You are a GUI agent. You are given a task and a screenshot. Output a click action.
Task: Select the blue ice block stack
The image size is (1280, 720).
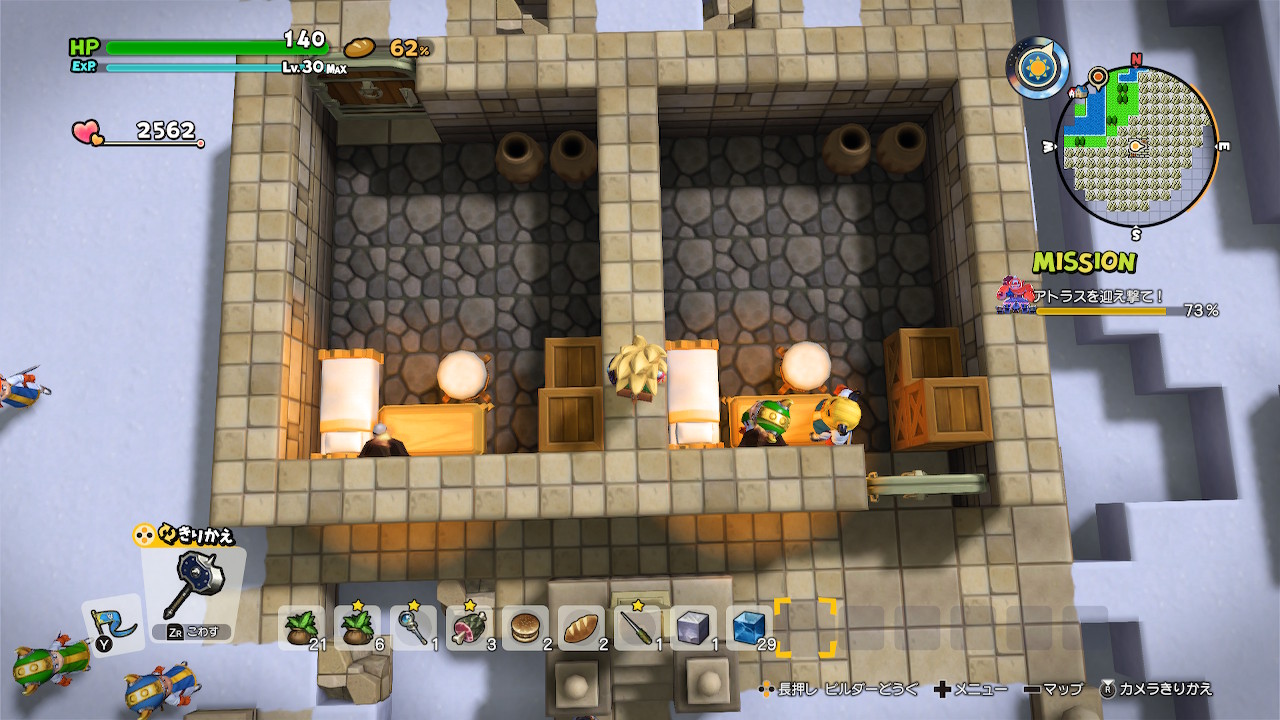pos(749,628)
